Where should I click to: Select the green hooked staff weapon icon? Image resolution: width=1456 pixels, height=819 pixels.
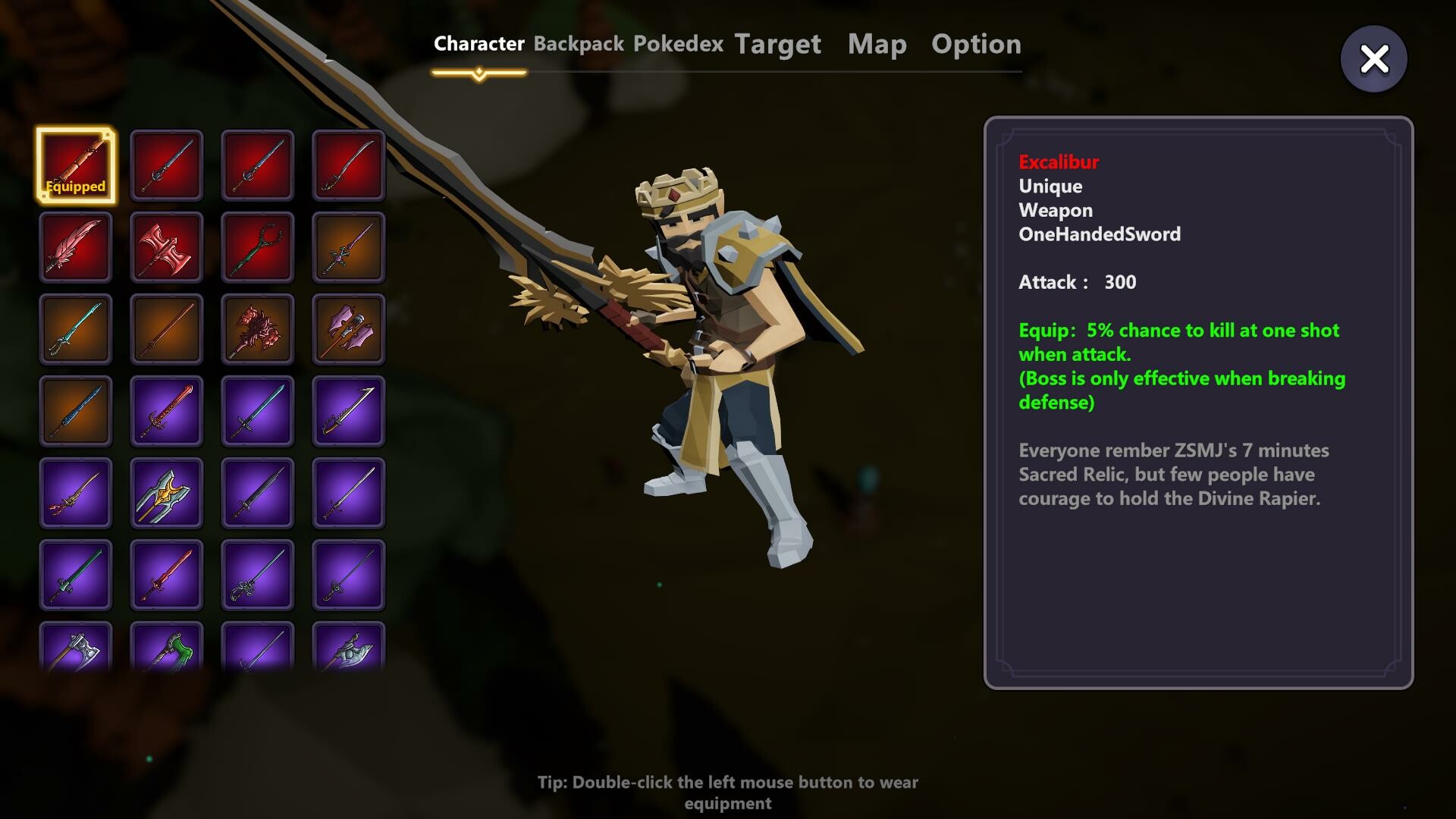tap(258, 246)
